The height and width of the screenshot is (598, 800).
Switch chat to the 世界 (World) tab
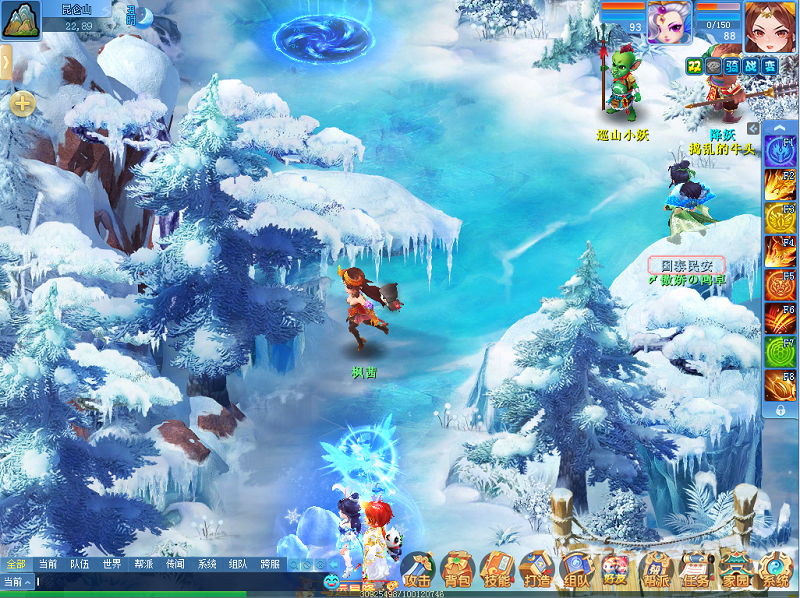click(111, 564)
